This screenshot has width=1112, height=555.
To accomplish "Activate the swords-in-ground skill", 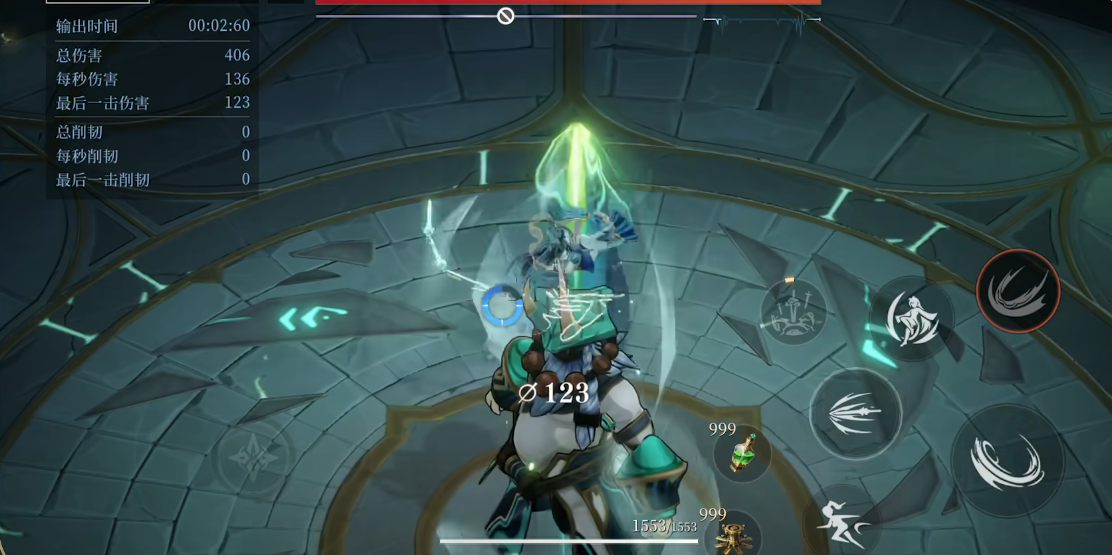I will (x=793, y=312).
